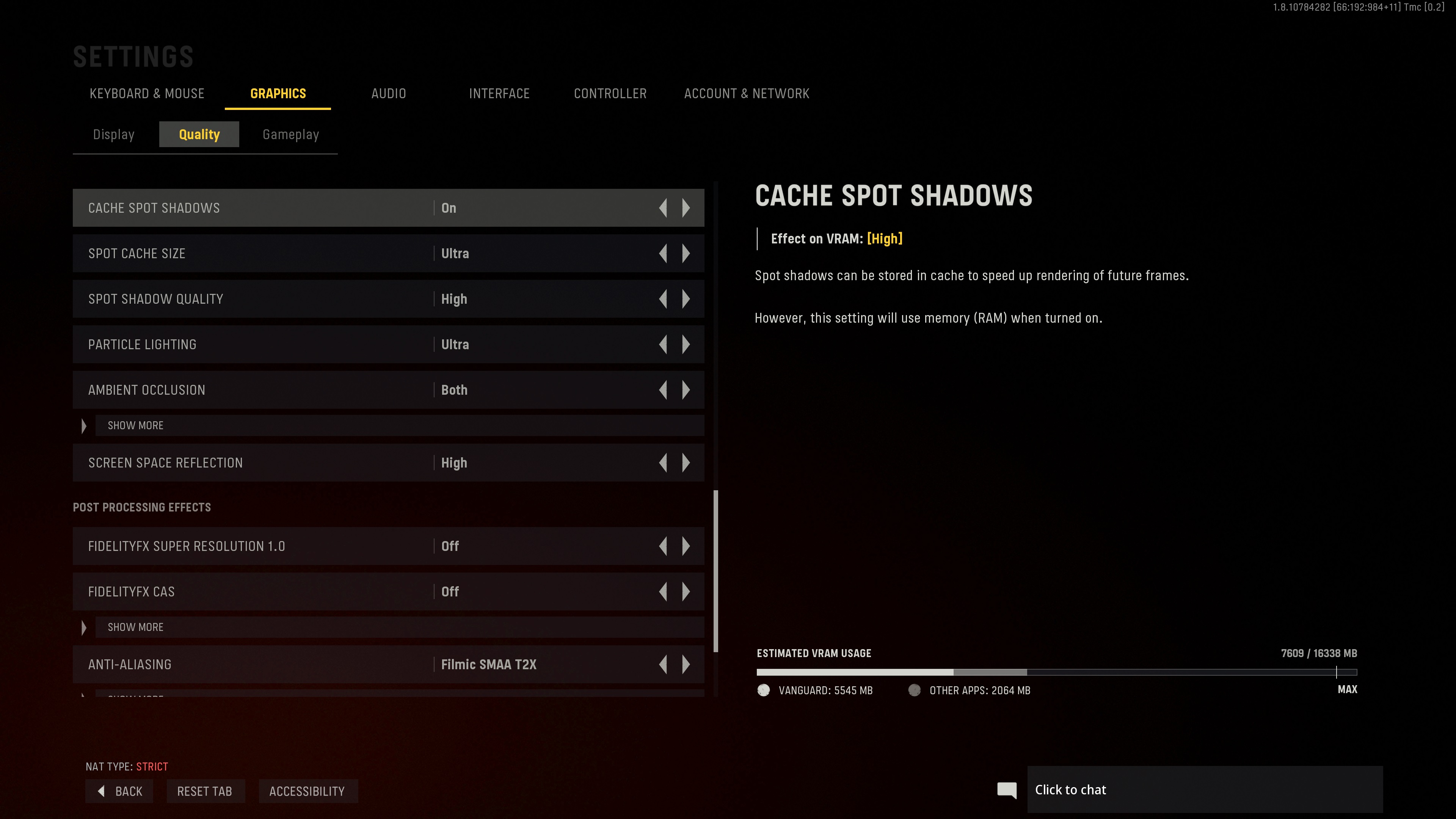Open Account & Network settings
Screen dimensions: 1456x819
[746, 94]
